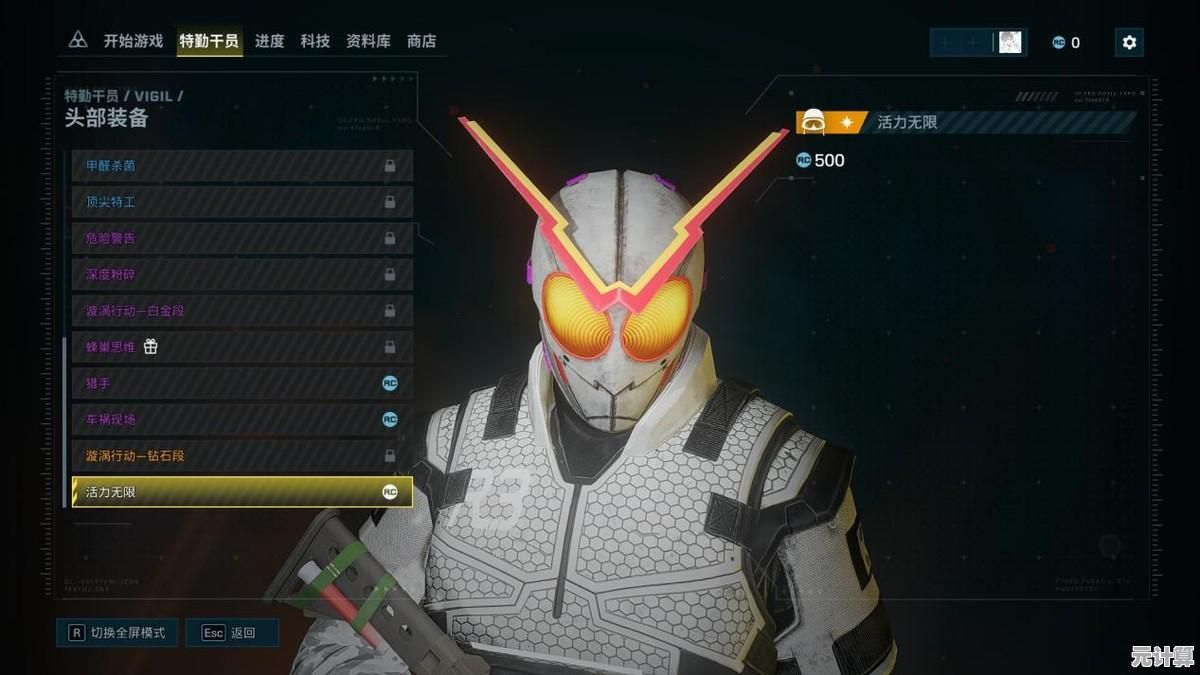Image resolution: width=1200 pixels, height=675 pixels.
Task: Pick the 深度粉碎 headgear row
Action: pos(242,274)
